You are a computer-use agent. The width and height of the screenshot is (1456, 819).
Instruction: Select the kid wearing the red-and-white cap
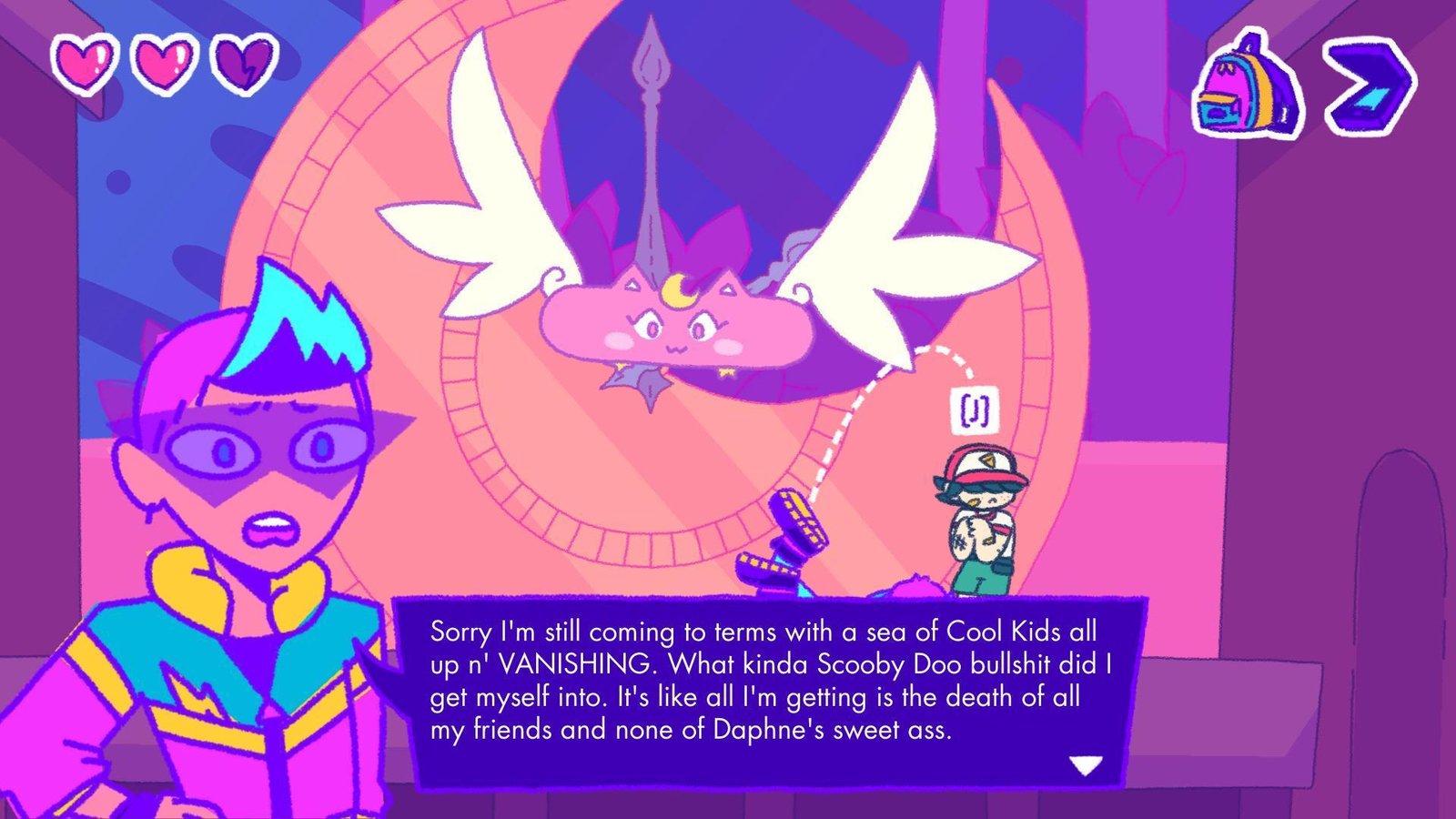pos(982,519)
